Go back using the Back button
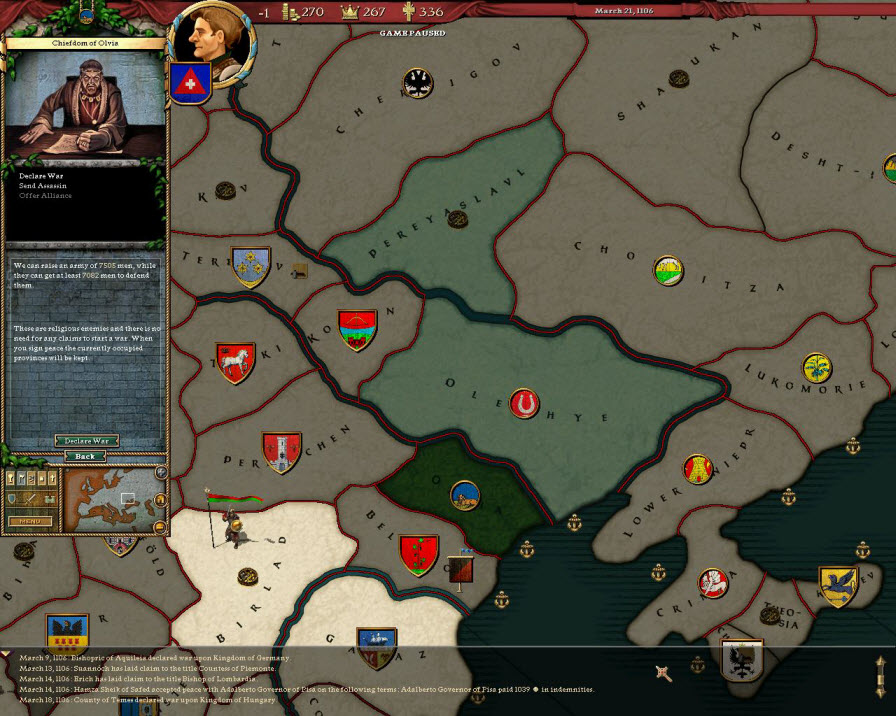The image size is (896, 716). (86, 456)
